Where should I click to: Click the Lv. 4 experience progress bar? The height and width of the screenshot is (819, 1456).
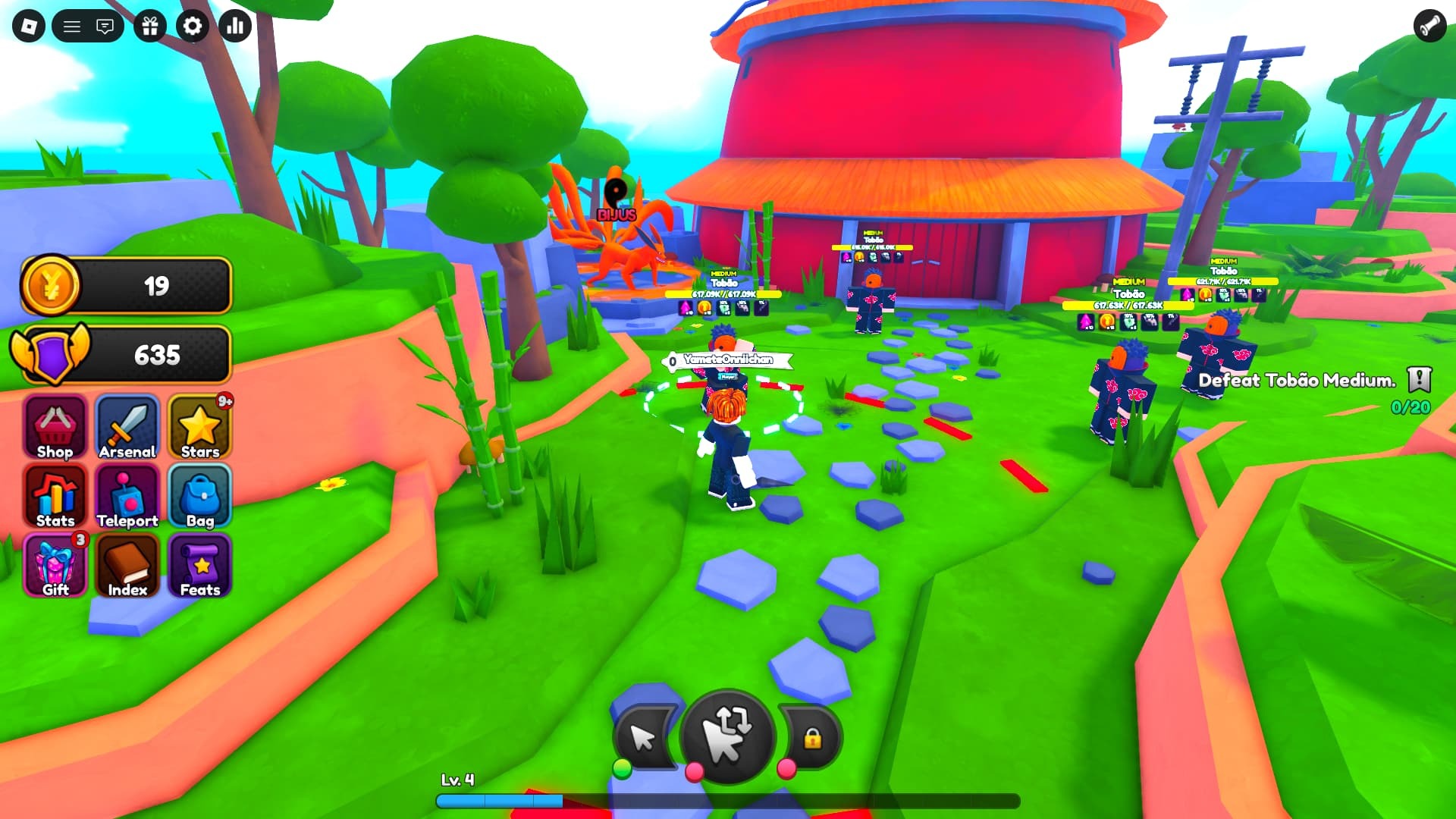point(728,799)
